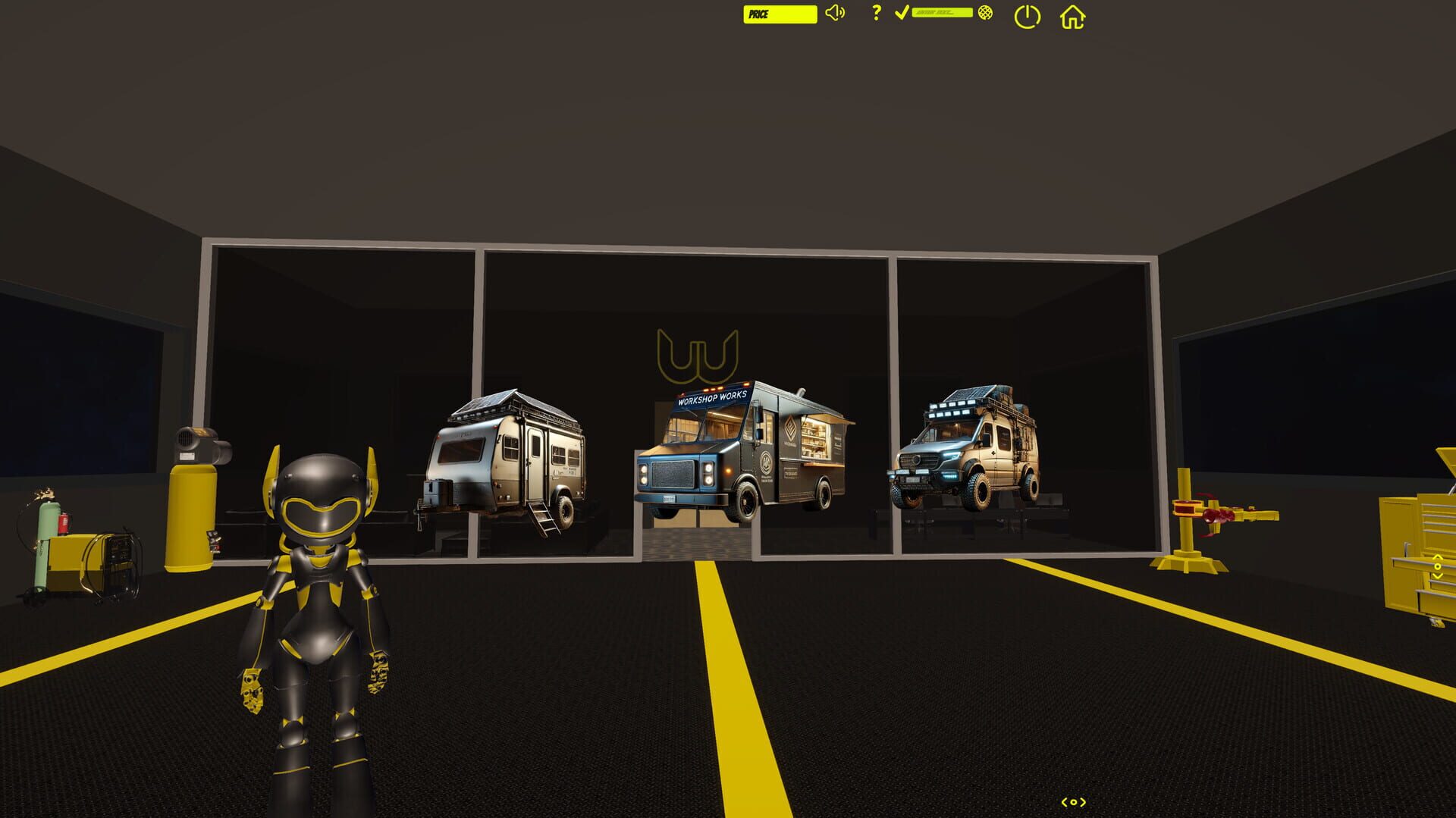Image resolution: width=1456 pixels, height=818 pixels.
Task: Click the checkmark confirm icon
Action: coord(902,12)
